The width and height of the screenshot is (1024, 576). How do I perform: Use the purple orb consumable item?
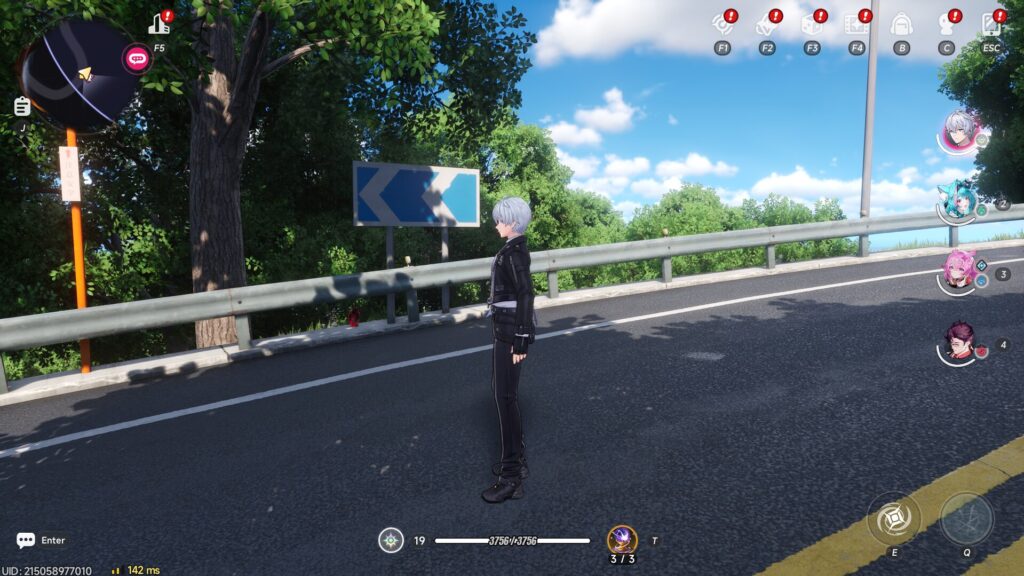[x=622, y=539]
